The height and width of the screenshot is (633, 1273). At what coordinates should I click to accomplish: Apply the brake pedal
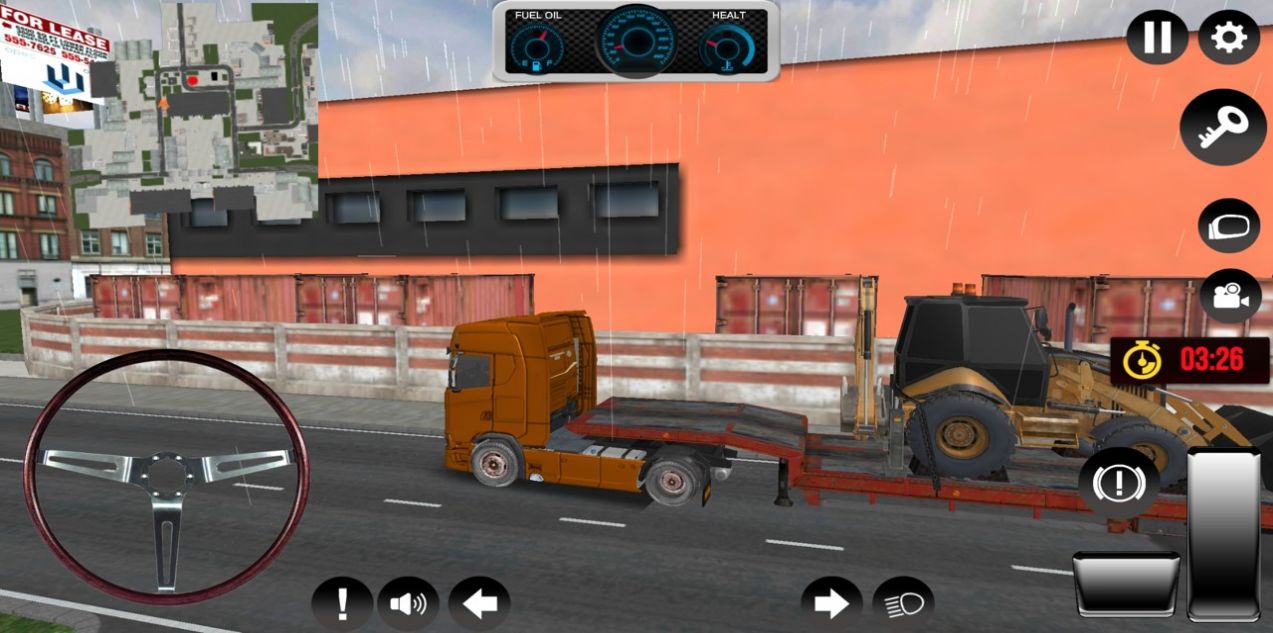coord(1126,582)
